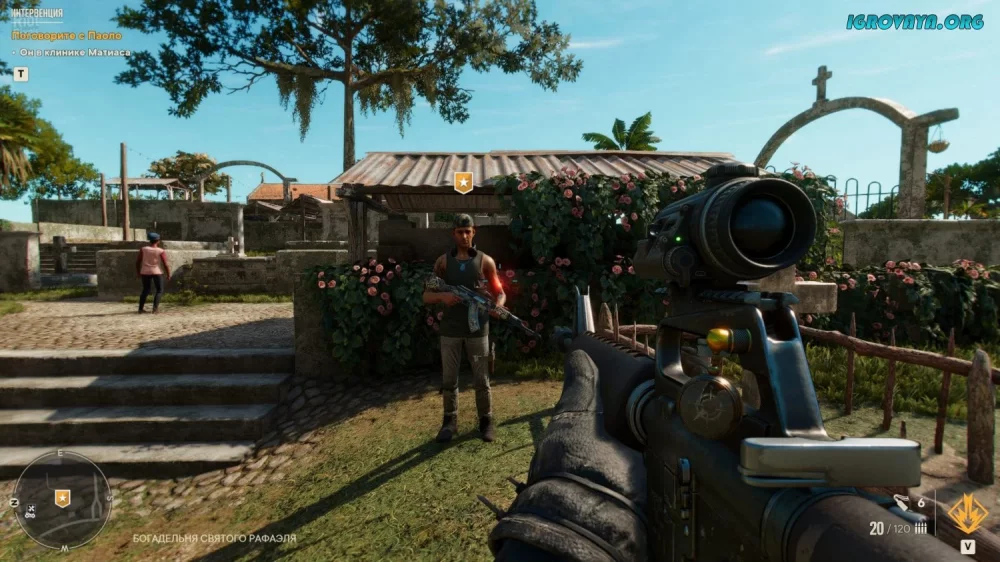
Task: Open the circular minimap
Action: point(61,499)
